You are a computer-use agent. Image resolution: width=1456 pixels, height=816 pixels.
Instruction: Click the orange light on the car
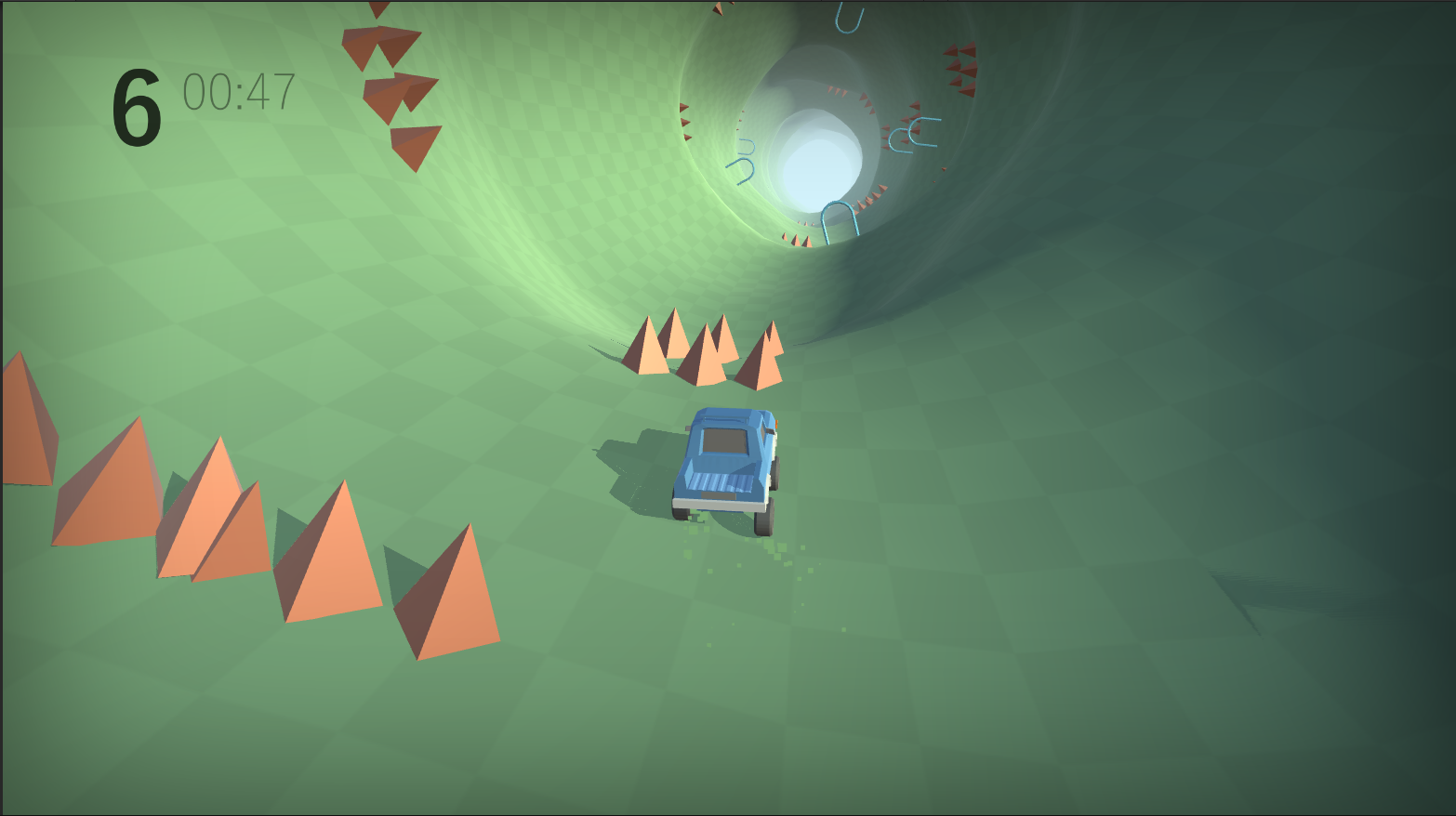(776, 424)
